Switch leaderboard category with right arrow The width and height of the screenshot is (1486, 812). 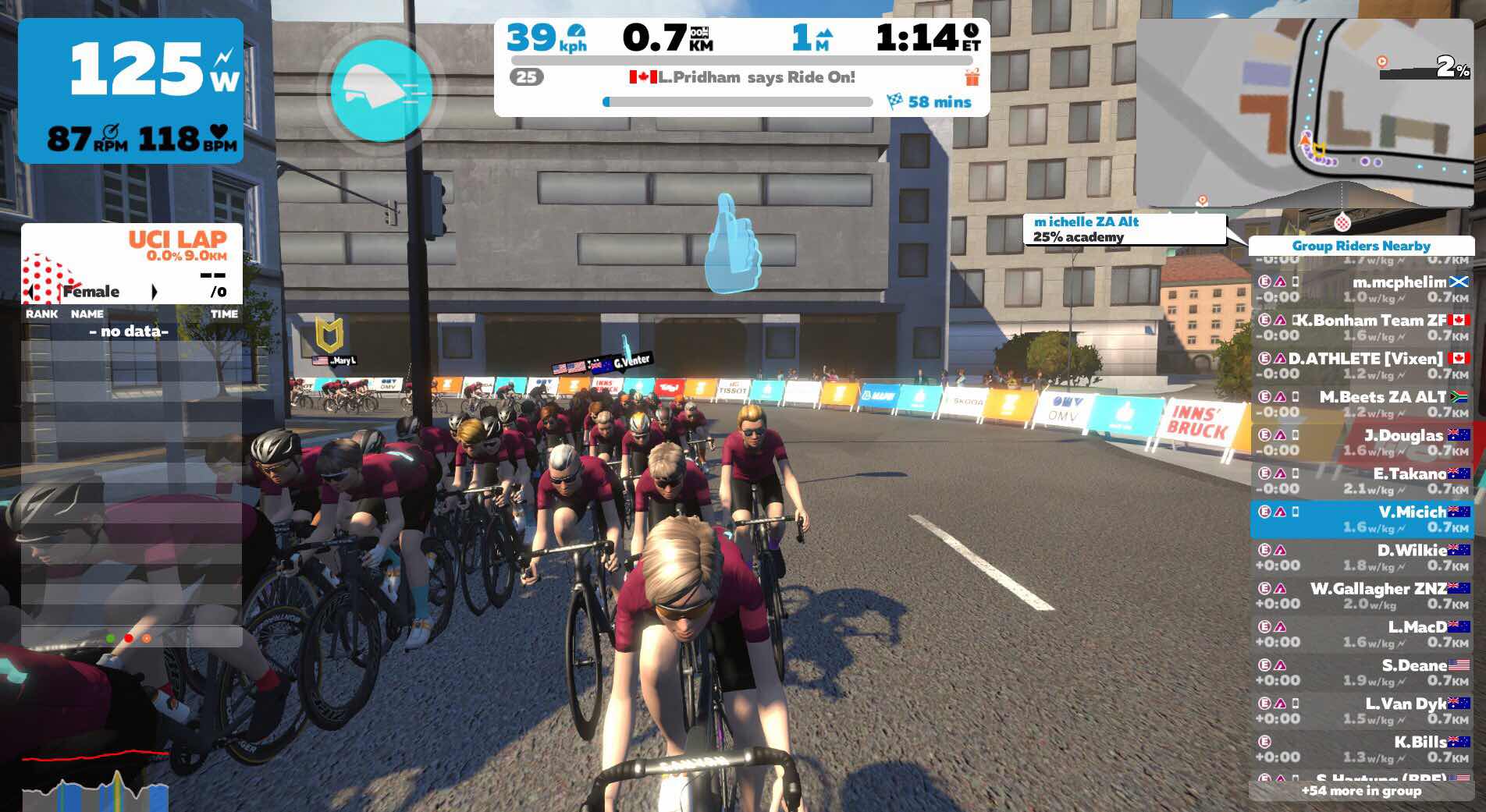tap(155, 292)
